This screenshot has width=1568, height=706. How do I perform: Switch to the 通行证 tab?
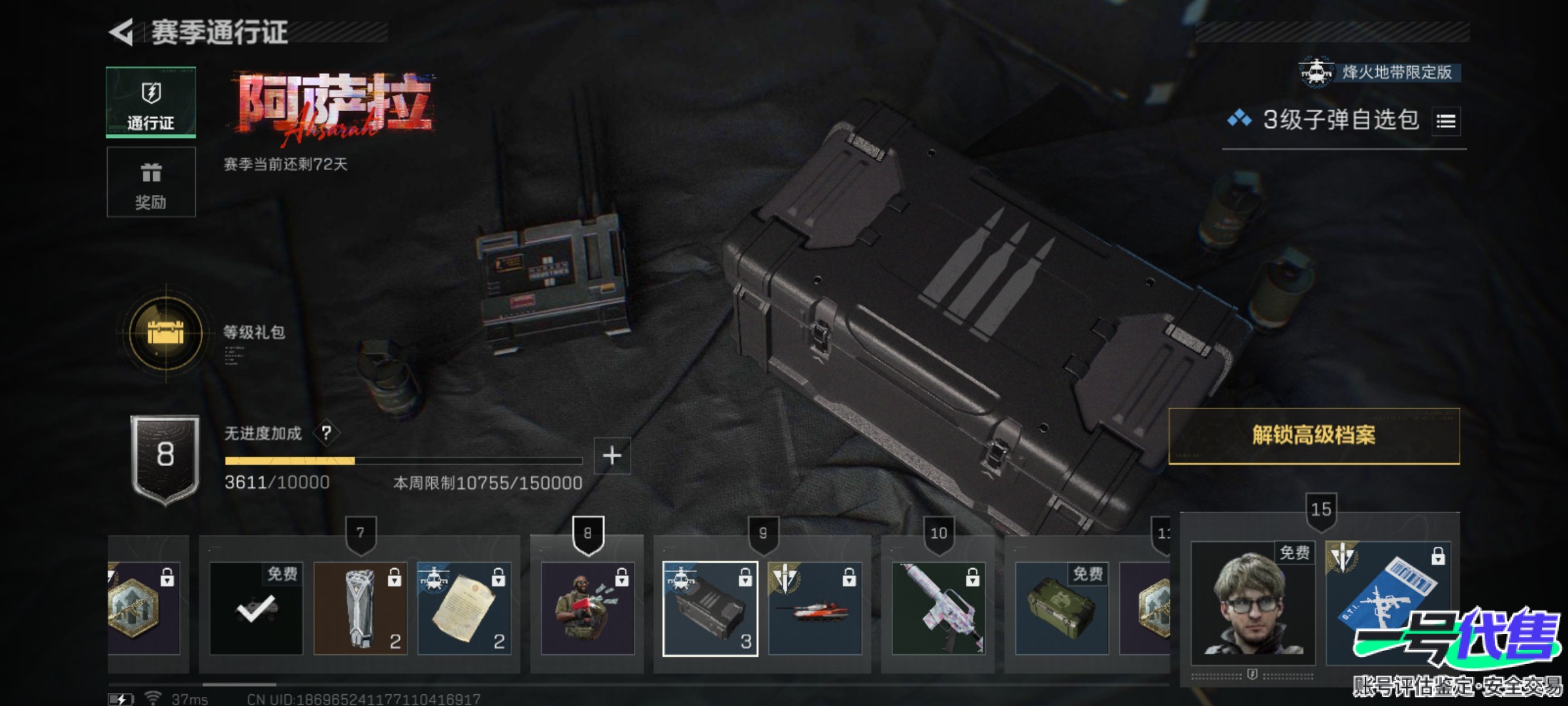[x=151, y=103]
